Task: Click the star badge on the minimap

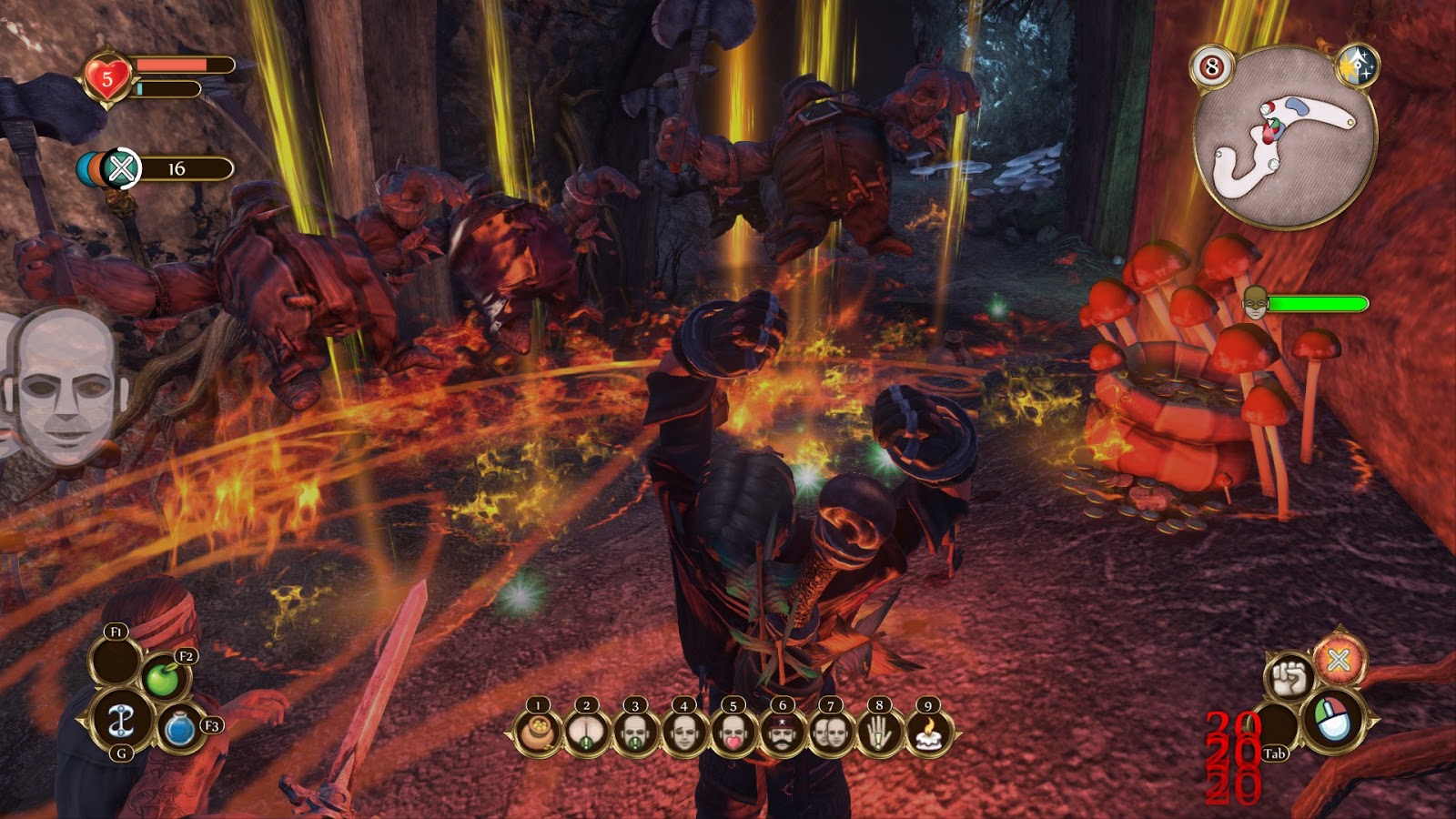Action: [x=1358, y=65]
